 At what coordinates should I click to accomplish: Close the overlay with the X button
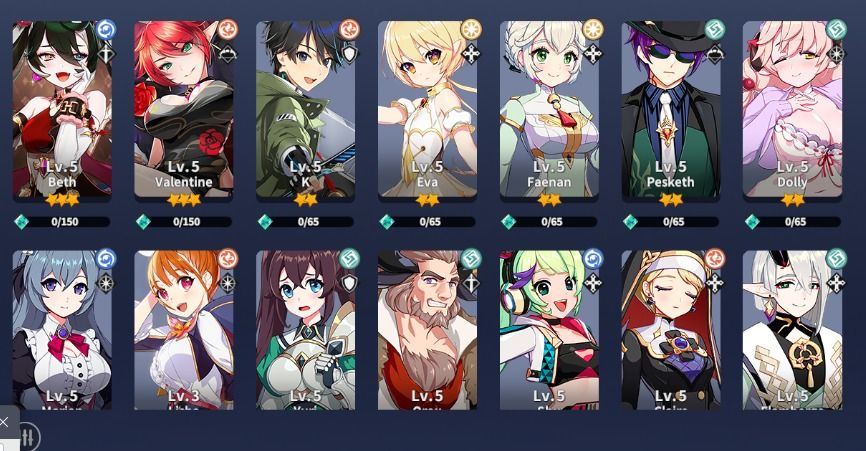tap(5, 421)
